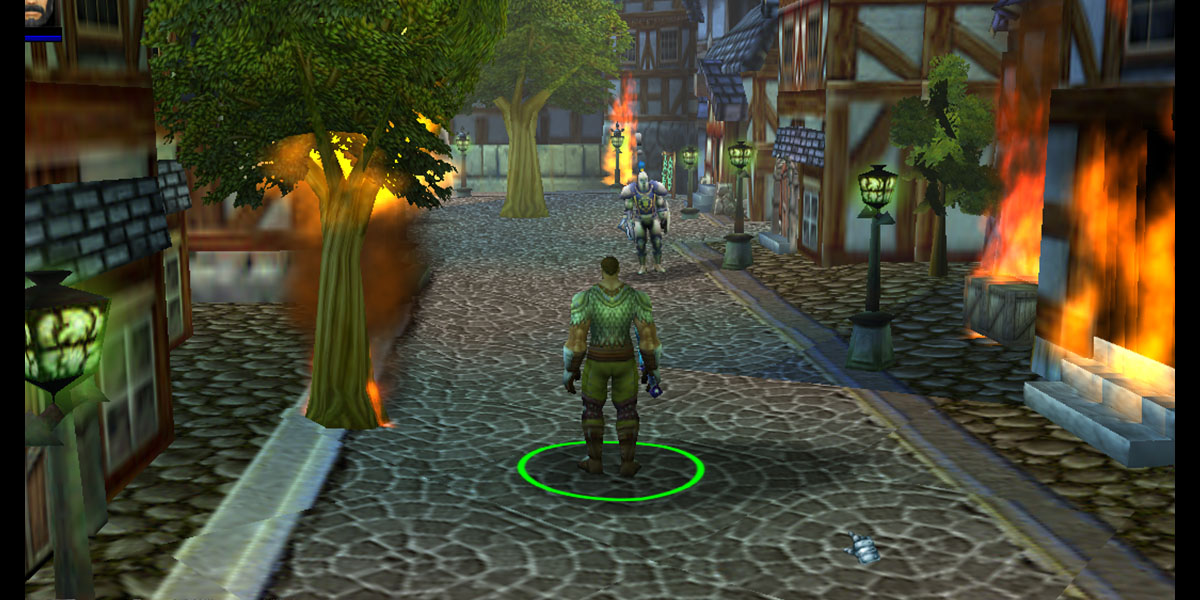Select the bearded hero portrait icon
The height and width of the screenshot is (600, 1200).
(41, 14)
